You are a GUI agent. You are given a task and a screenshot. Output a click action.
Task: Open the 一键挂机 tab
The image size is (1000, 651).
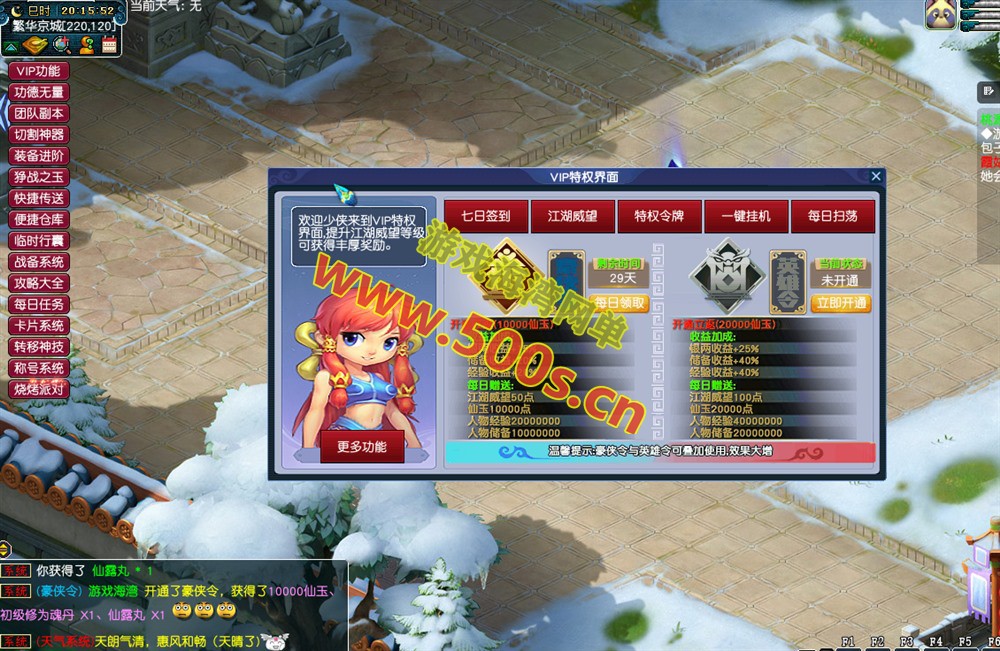pyautogui.click(x=746, y=215)
